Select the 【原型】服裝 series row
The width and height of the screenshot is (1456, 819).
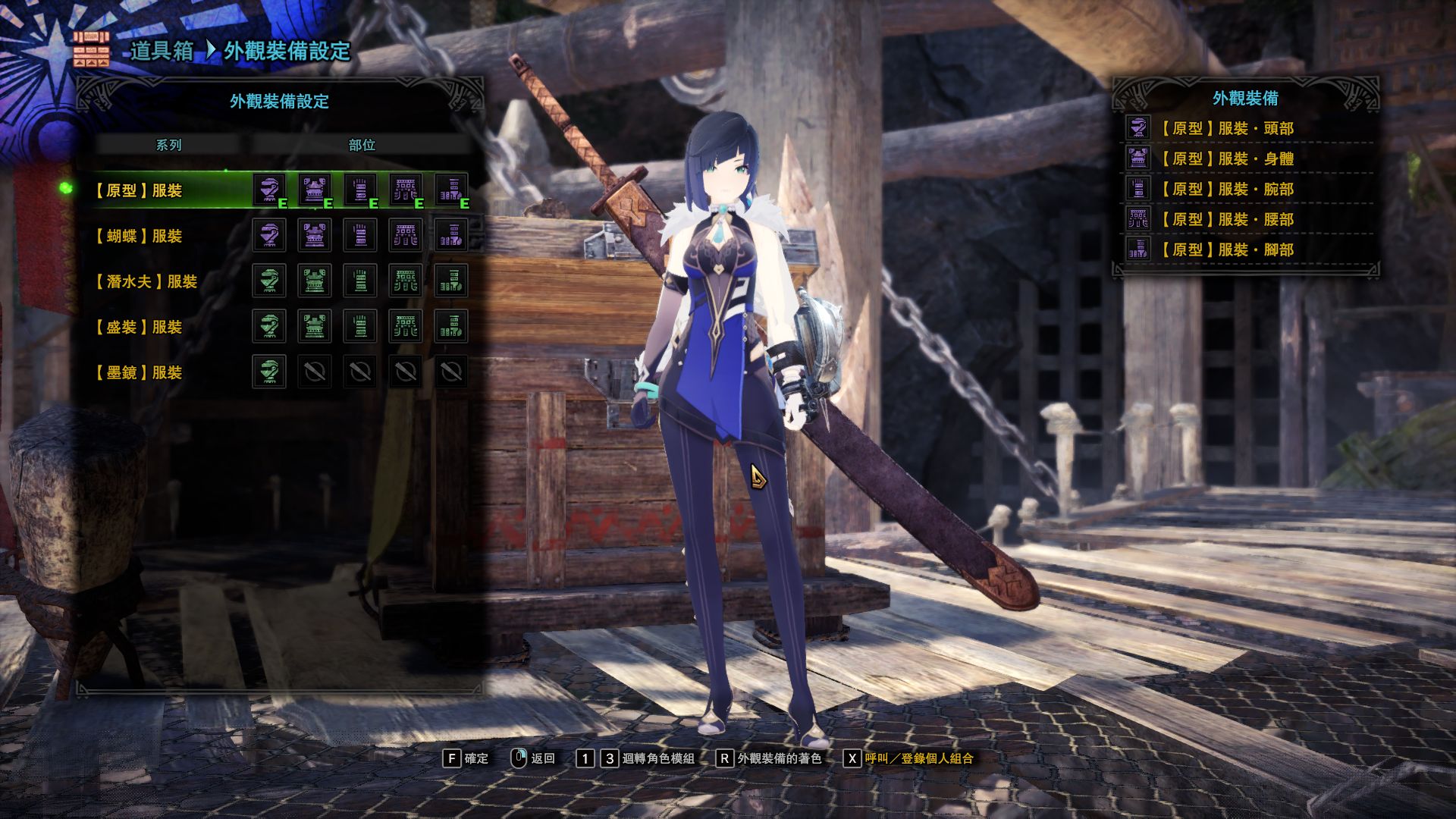tap(137, 190)
